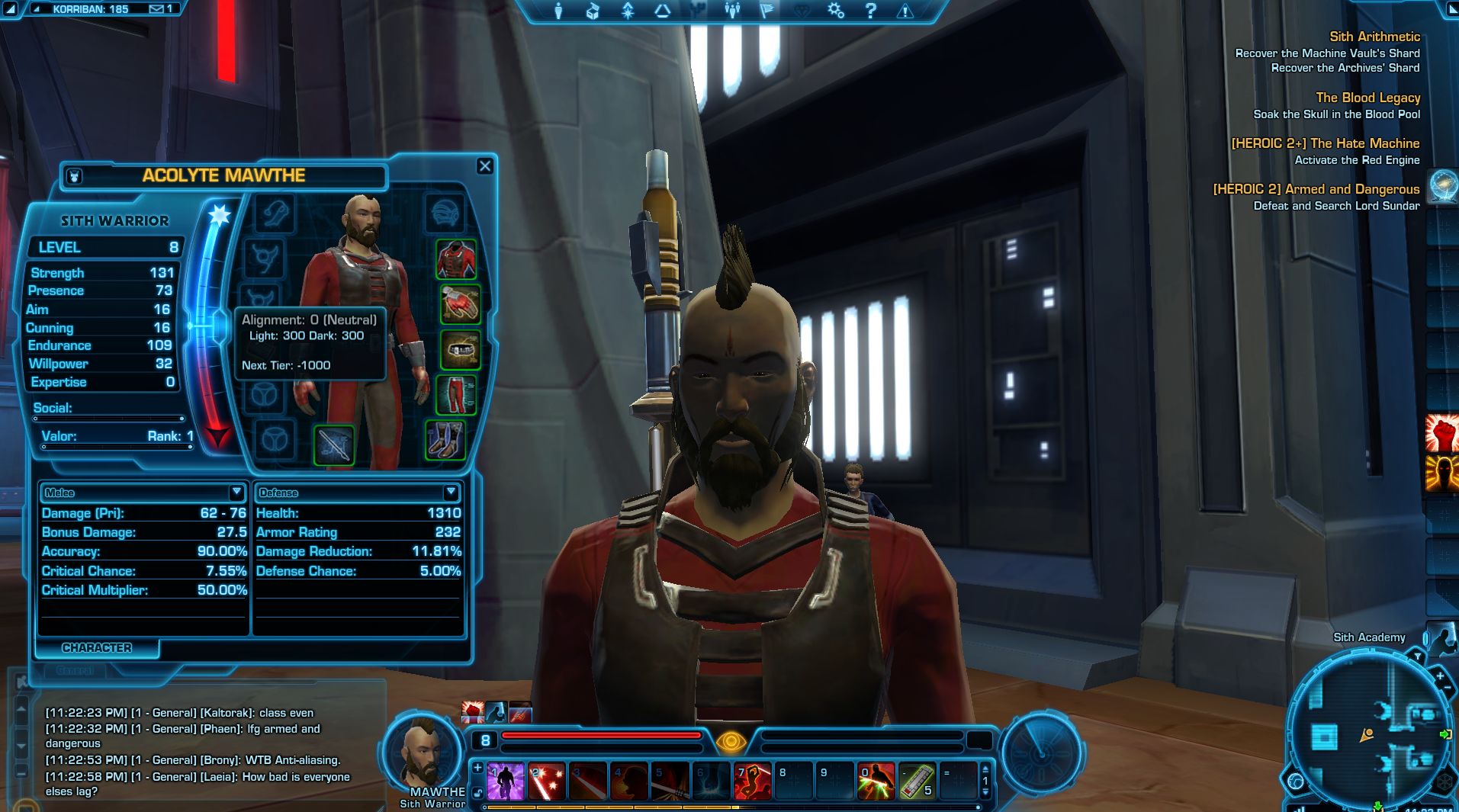The height and width of the screenshot is (812, 1459).
Task: Activate the purple sprint ability in slot 1
Action: click(505, 782)
